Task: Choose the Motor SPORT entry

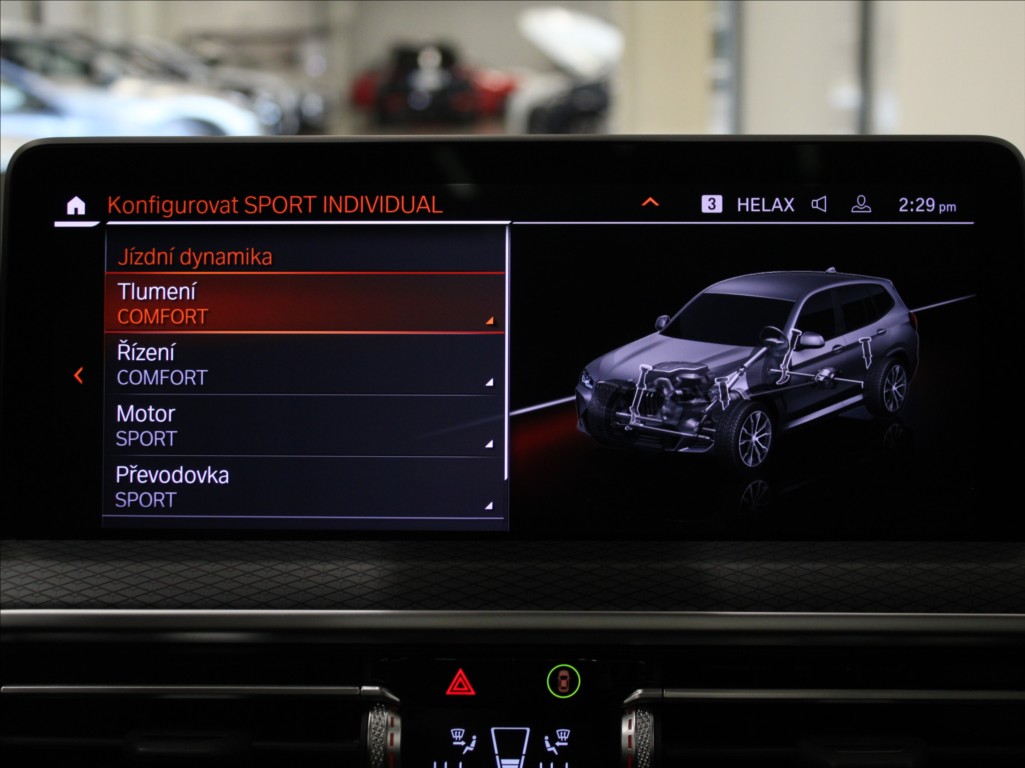Action: (304, 426)
